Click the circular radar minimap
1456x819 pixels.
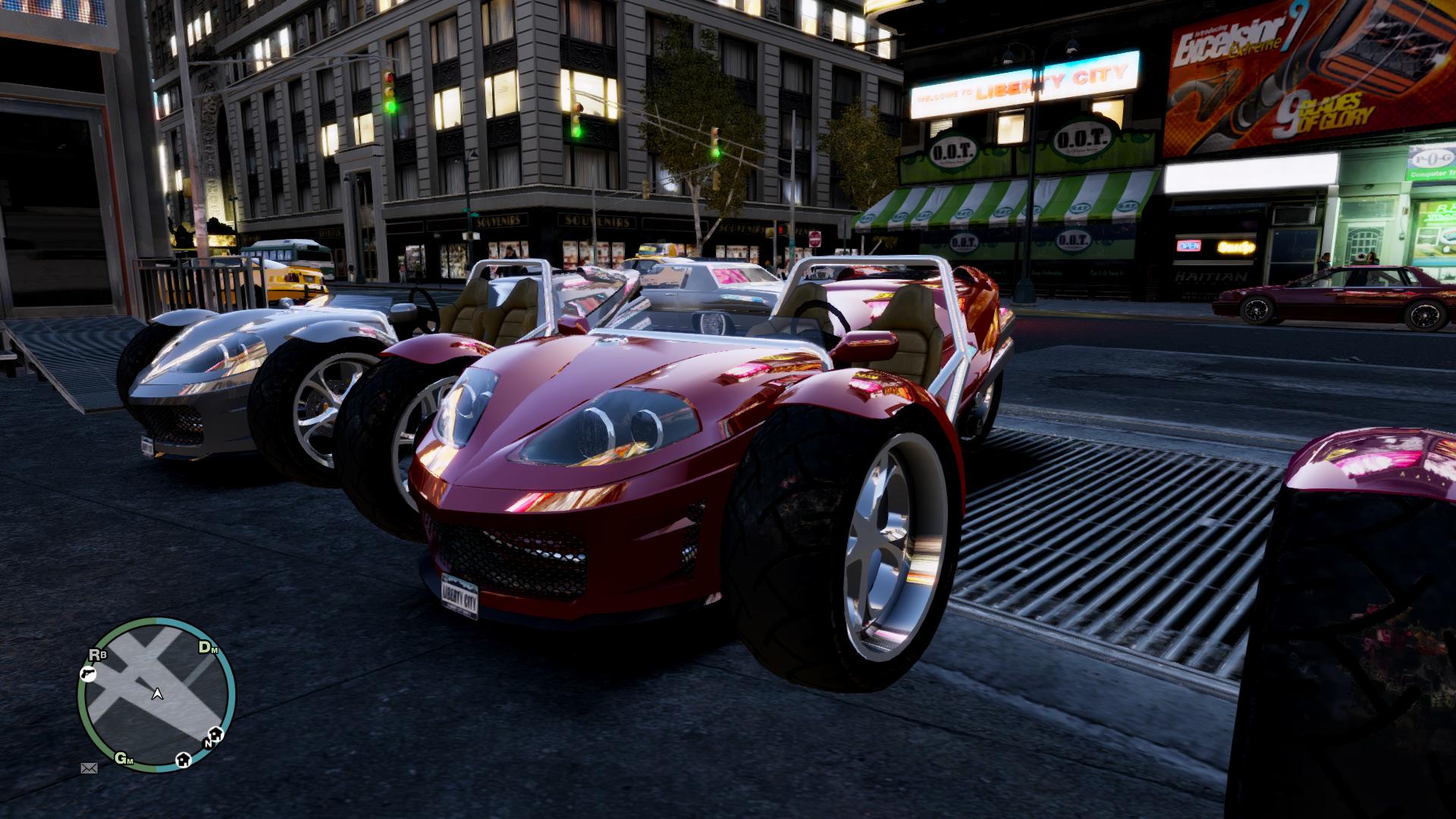pyautogui.click(x=156, y=694)
